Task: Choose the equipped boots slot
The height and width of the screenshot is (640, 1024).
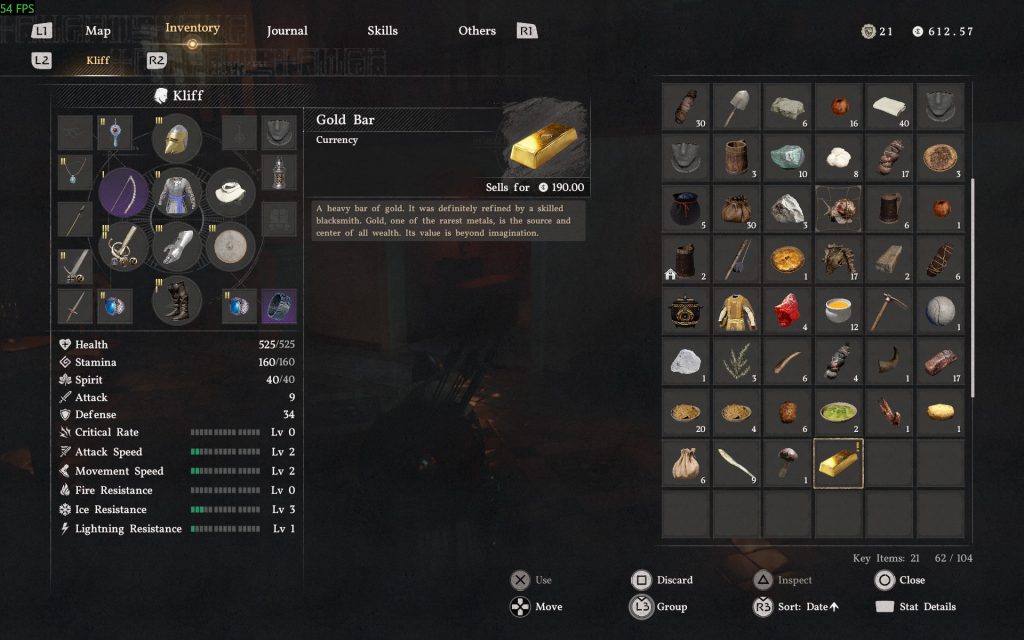Action: 177,299
